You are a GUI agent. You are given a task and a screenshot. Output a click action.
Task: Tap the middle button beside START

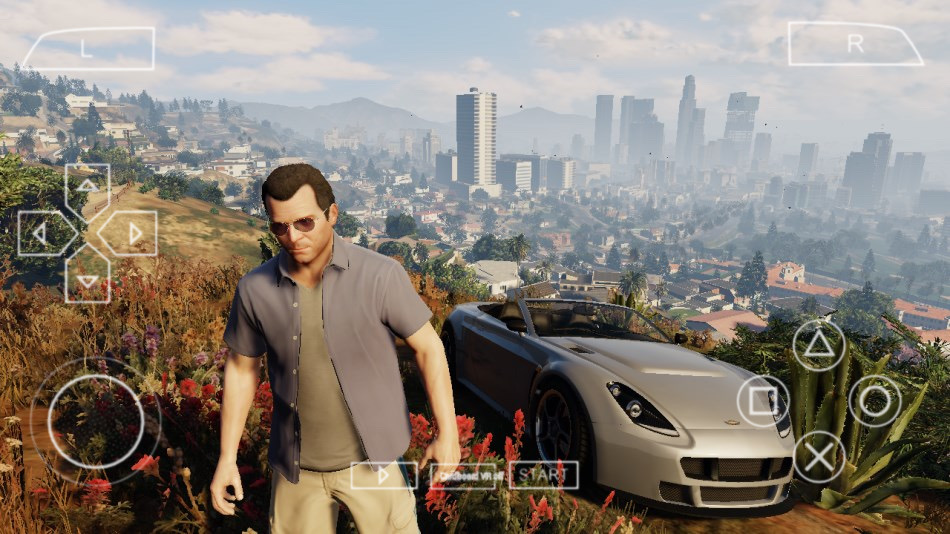[465, 475]
